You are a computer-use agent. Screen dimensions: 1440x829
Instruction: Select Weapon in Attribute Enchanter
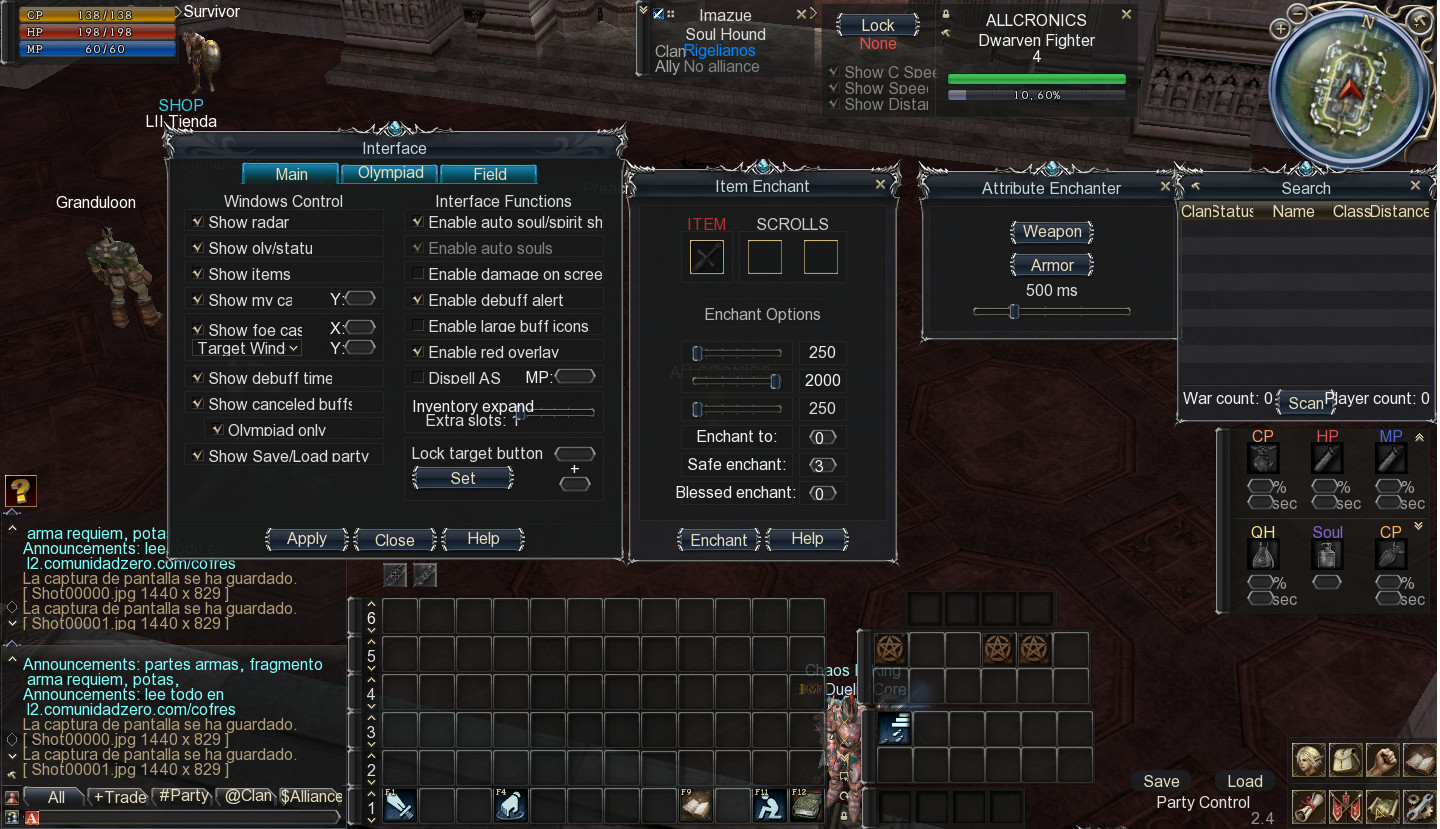1051,232
